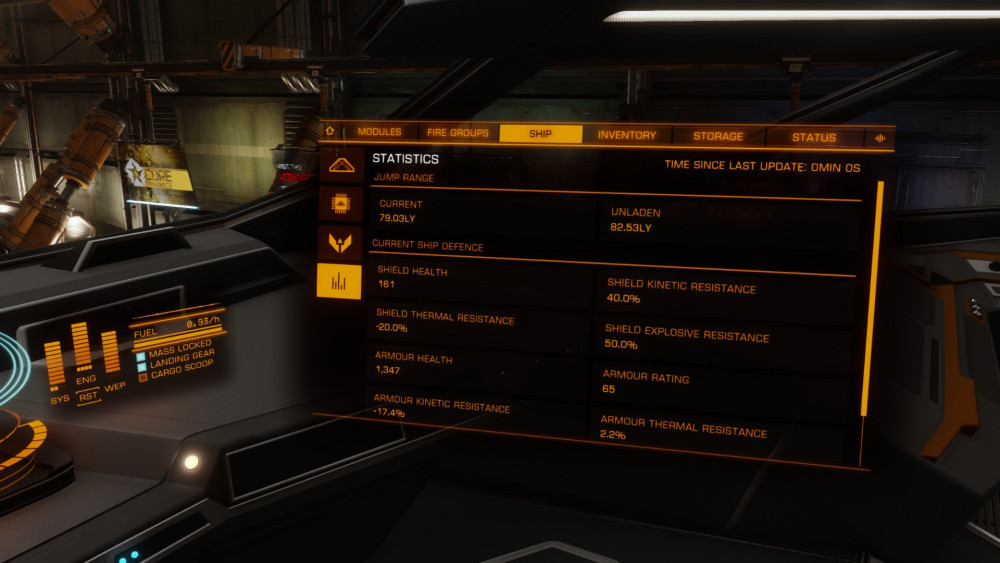This screenshot has height=563, width=1000.
Task: Switch to the Modules tab
Action: [x=379, y=132]
